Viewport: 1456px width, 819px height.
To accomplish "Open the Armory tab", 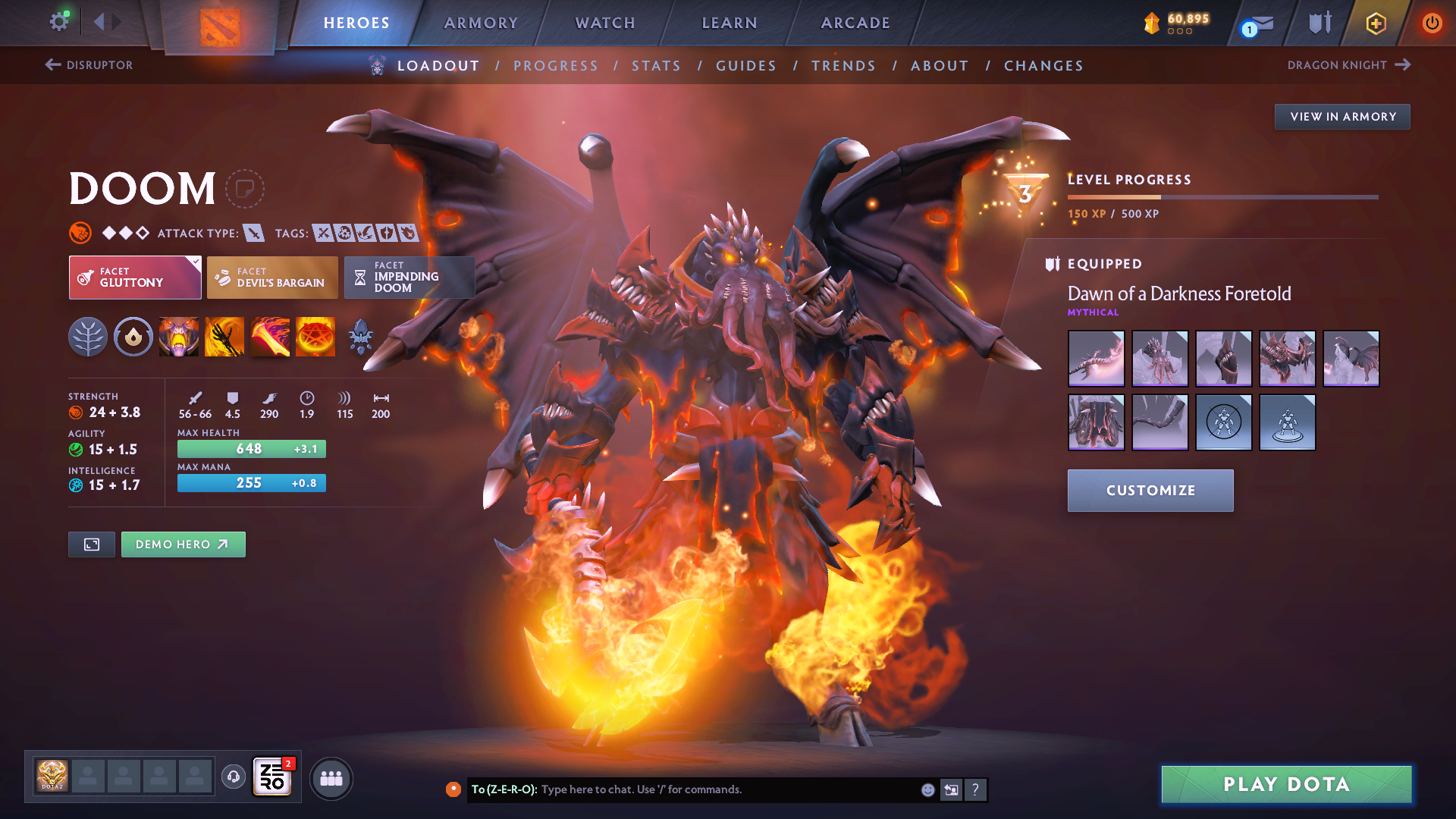I will (481, 23).
